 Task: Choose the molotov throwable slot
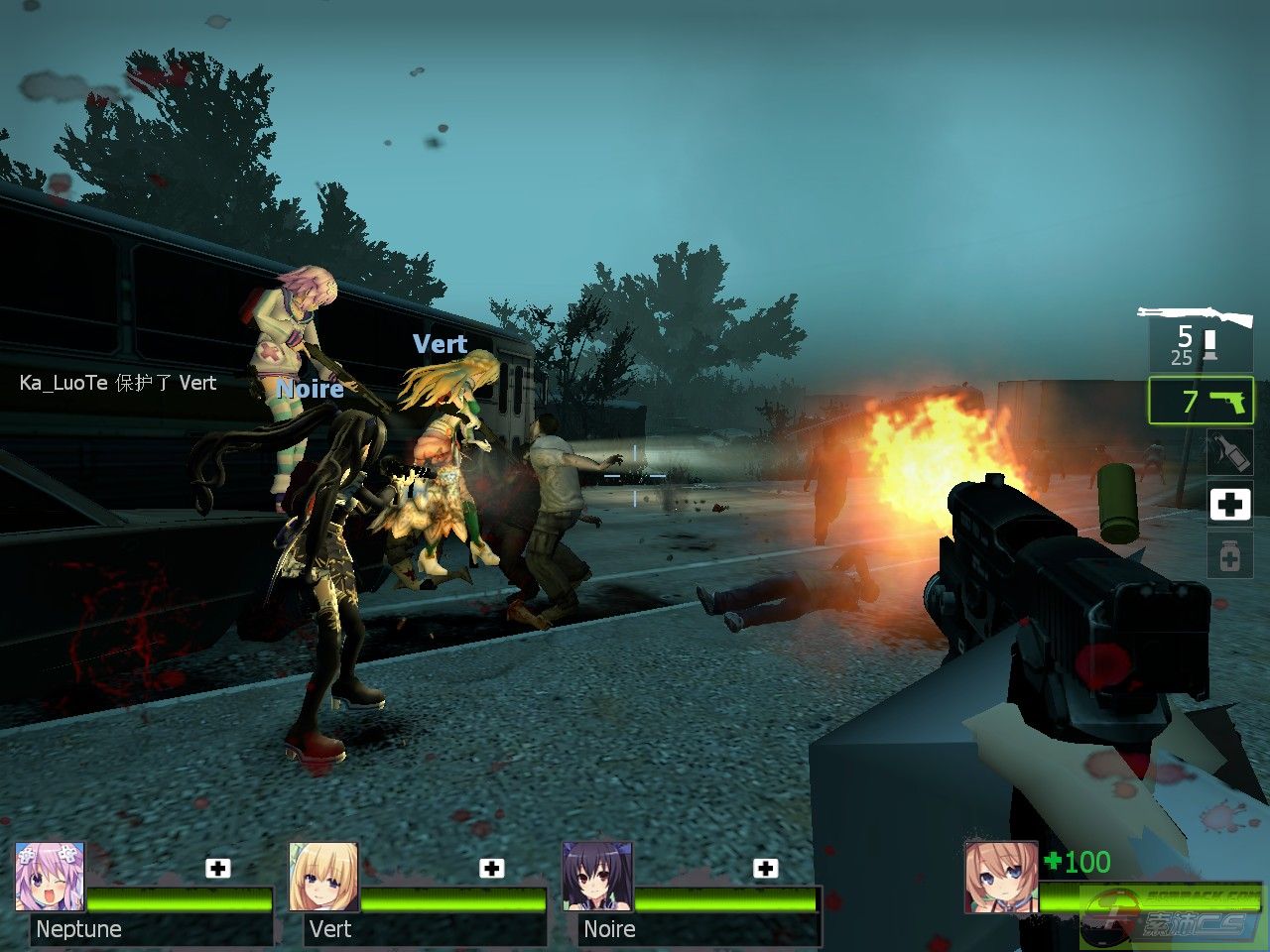pyautogui.click(x=1229, y=452)
